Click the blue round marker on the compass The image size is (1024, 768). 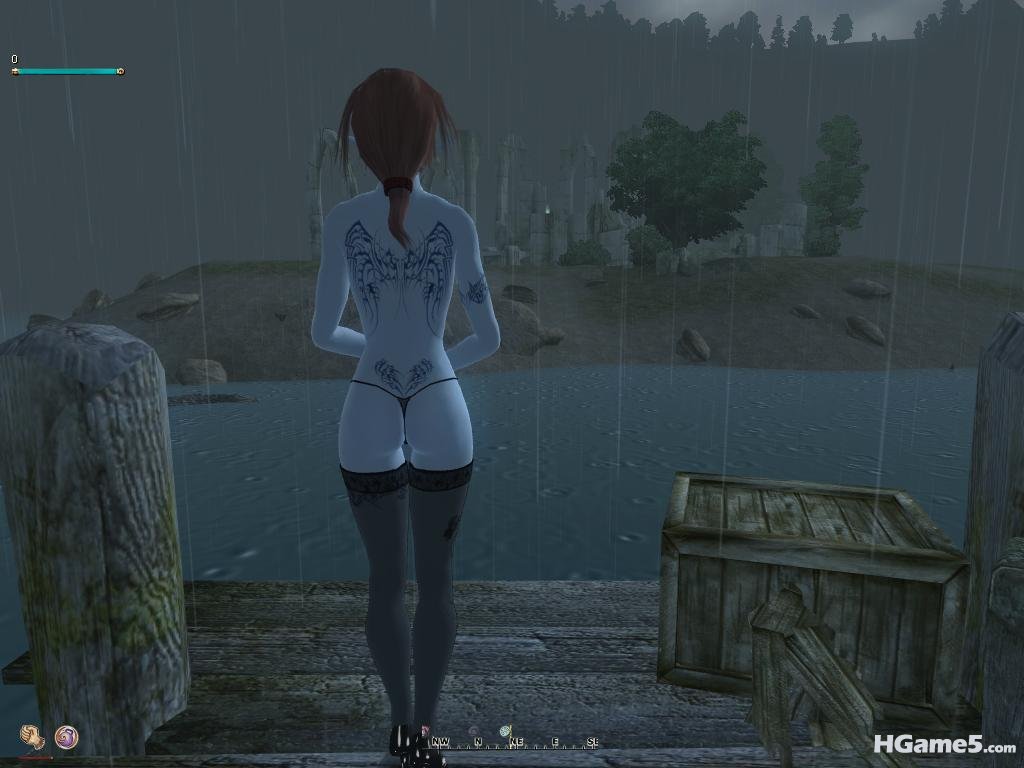click(507, 729)
